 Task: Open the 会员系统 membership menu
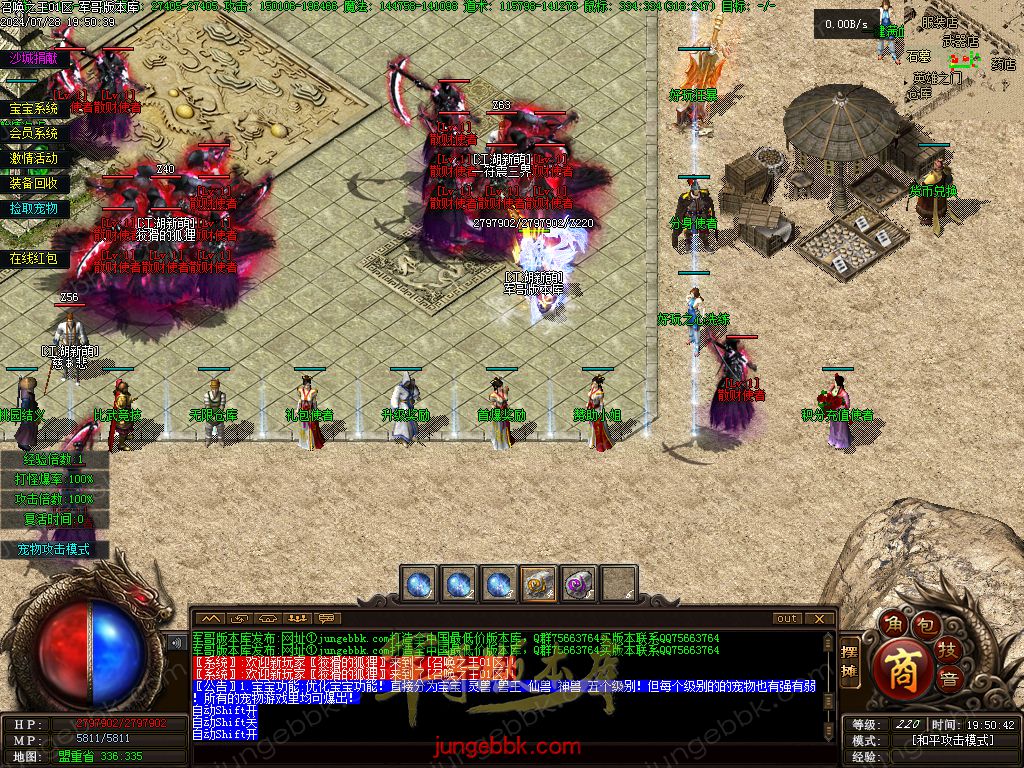[34, 133]
